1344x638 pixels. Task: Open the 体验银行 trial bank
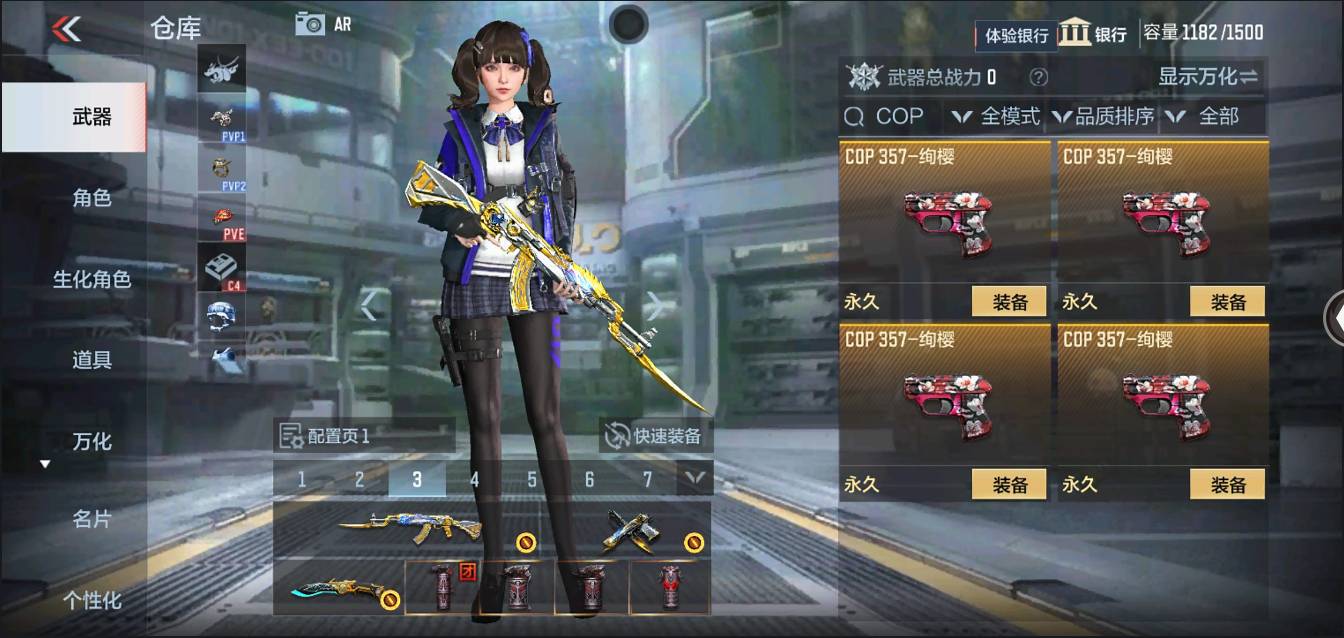[x=1016, y=36]
